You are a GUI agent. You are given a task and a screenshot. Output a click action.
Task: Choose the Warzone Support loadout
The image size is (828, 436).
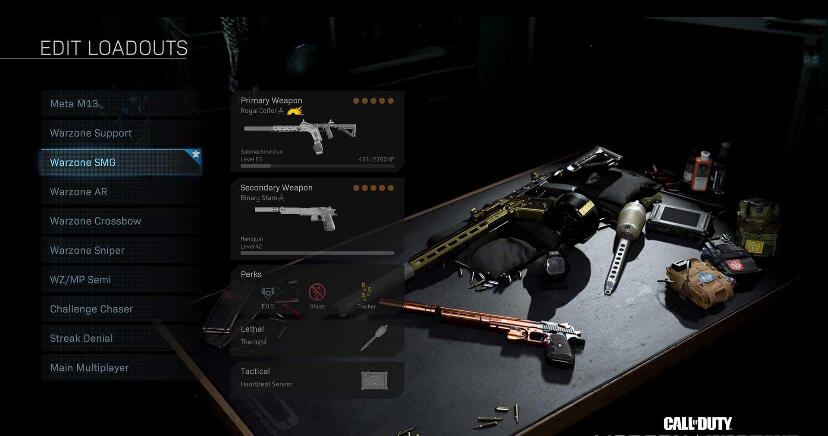(120, 133)
